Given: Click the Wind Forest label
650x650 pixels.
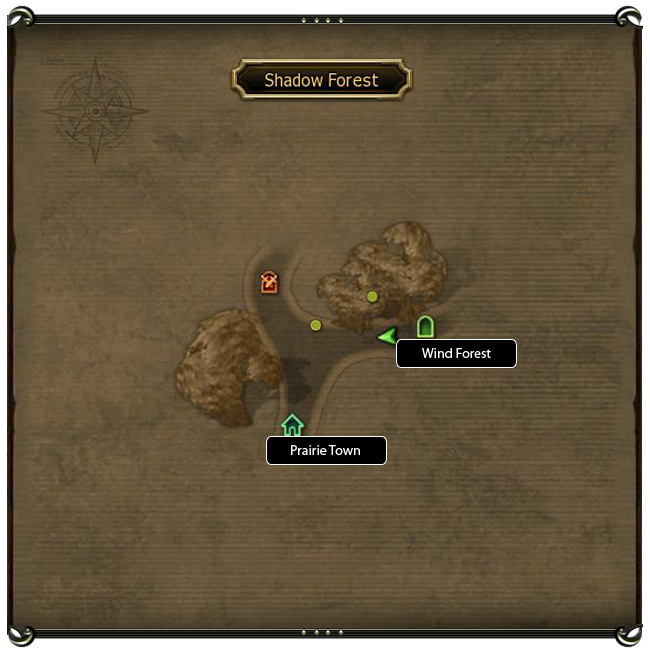Looking at the screenshot, I should (456, 354).
